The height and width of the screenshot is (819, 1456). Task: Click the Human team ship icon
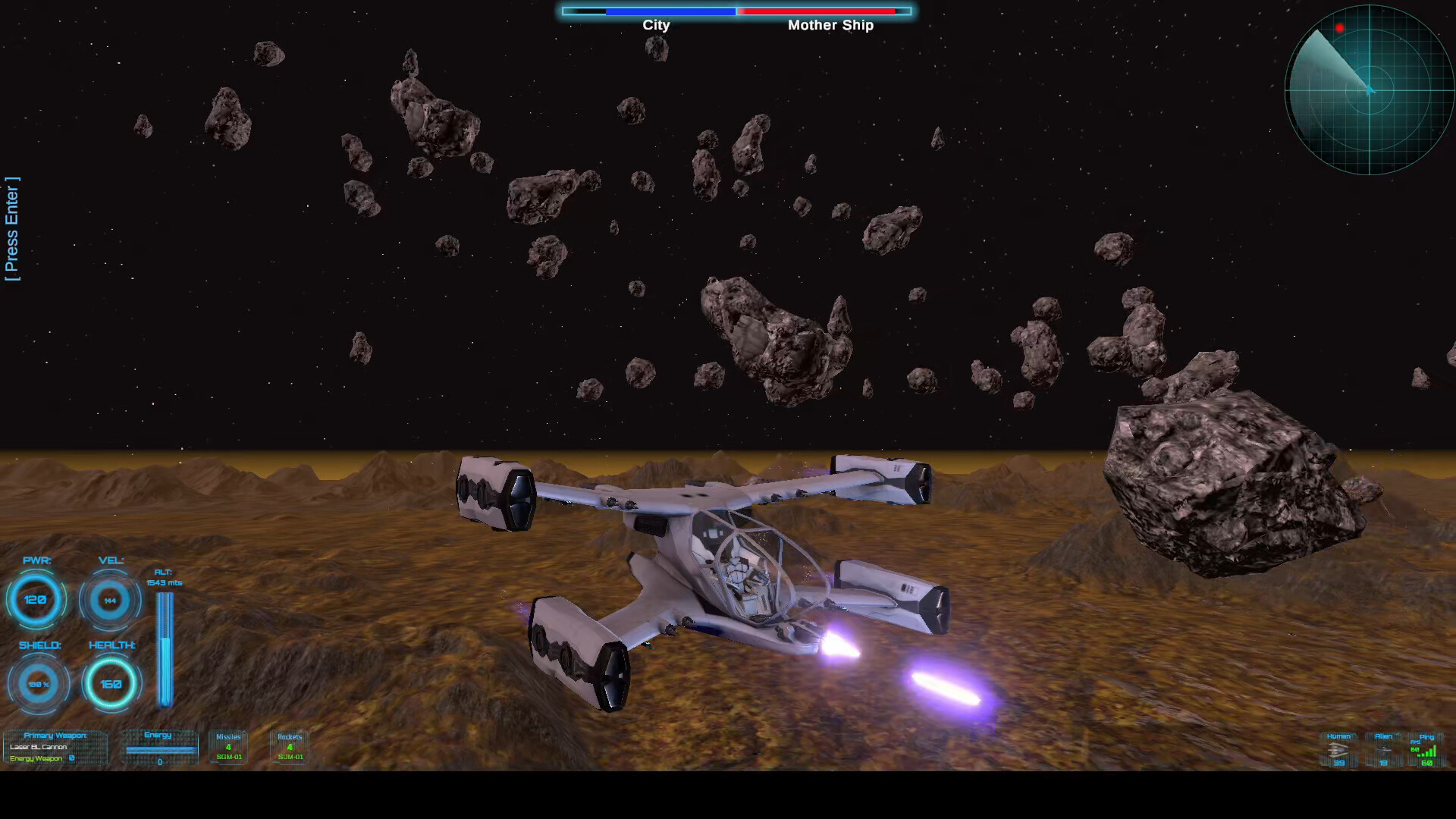(x=1338, y=751)
